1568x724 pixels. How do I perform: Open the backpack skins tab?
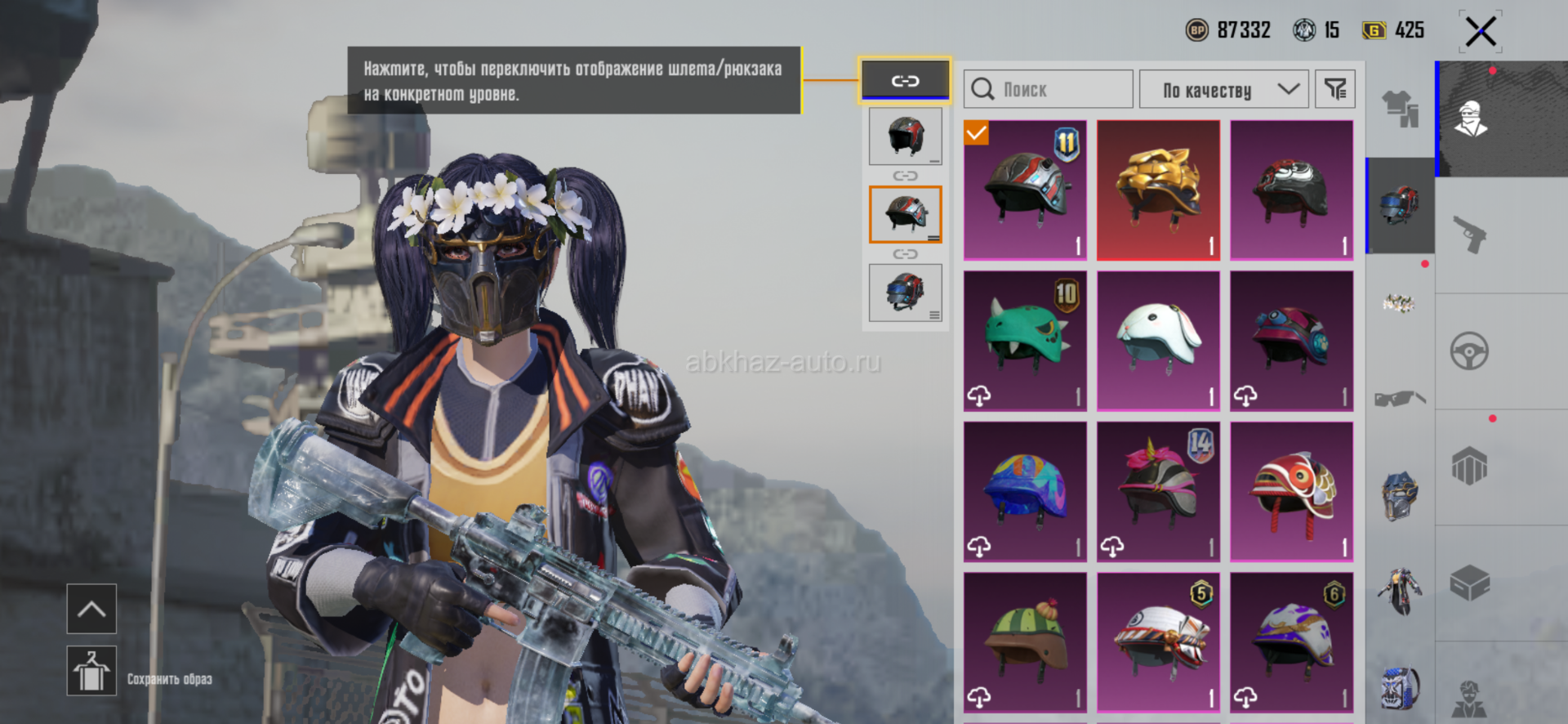pos(1400,688)
